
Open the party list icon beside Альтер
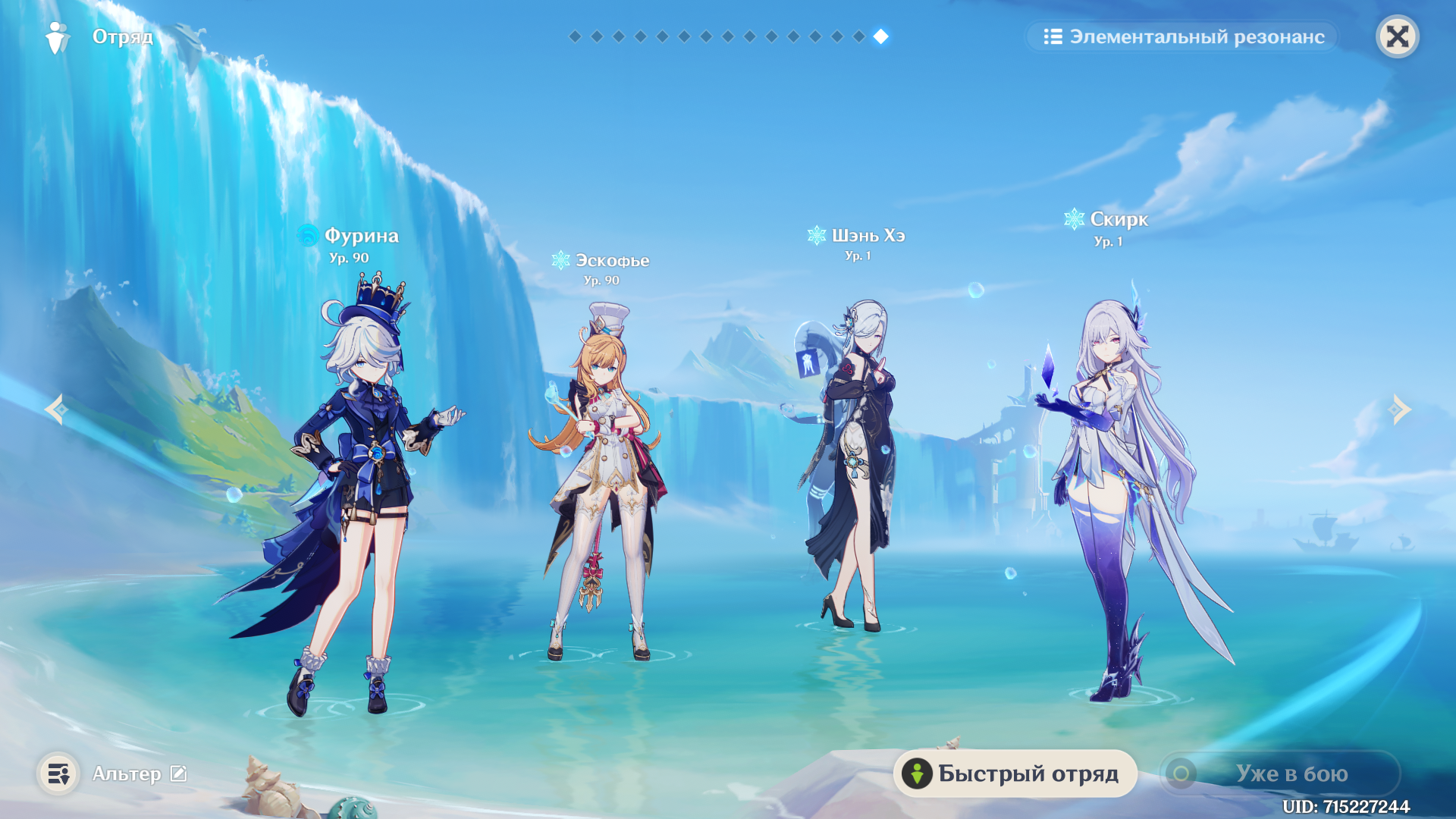point(58,773)
